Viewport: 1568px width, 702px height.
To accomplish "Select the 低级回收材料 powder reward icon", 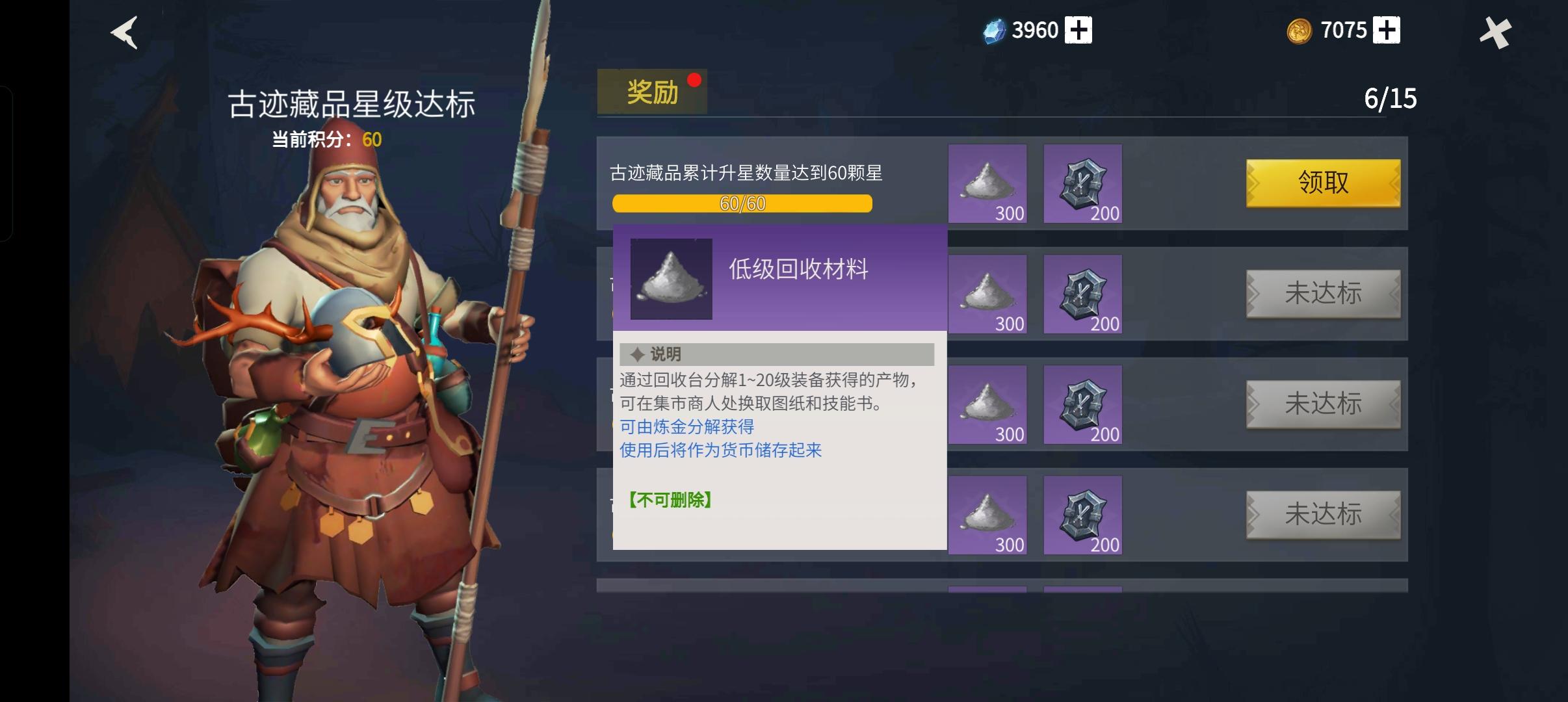I will (987, 184).
